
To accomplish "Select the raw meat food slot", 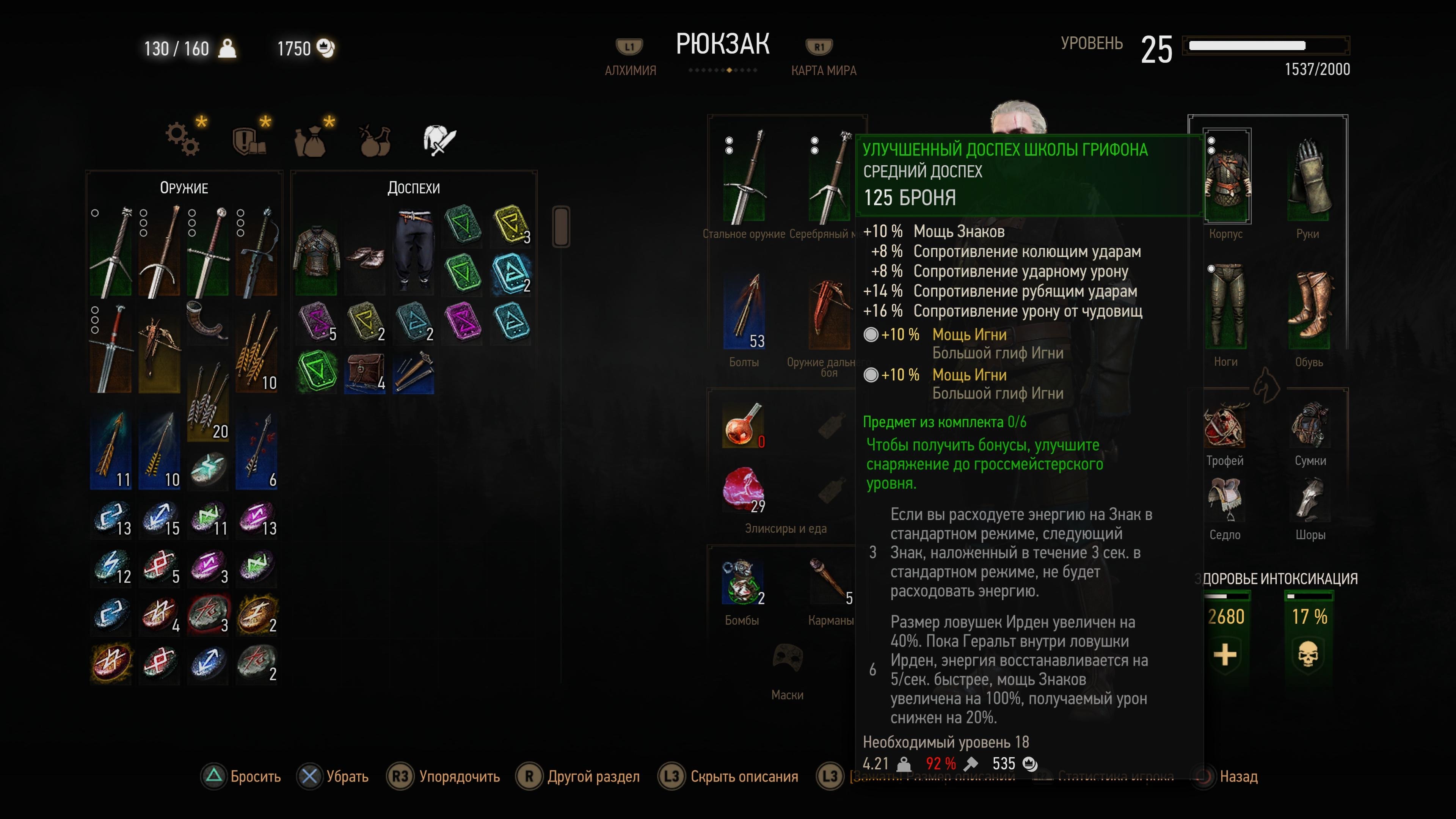I will [743, 489].
